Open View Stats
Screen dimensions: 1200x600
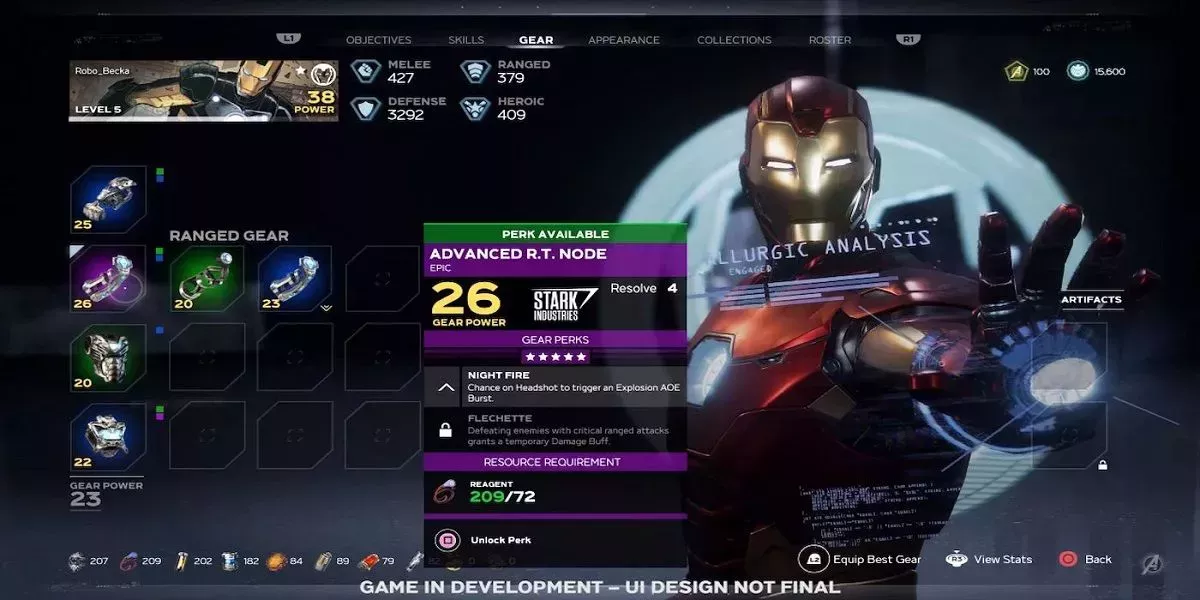point(988,559)
